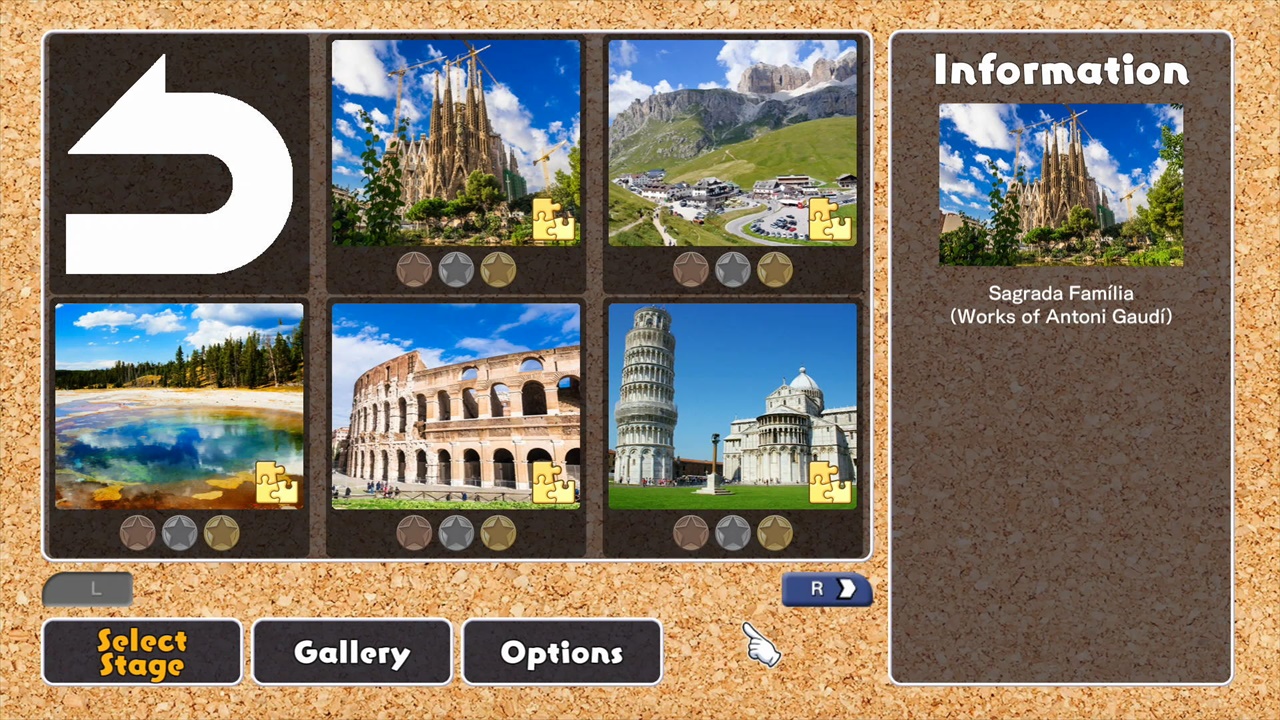1280x720 pixels.
Task: Click the silver star under Sagrada Família
Action: tap(456, 268)
